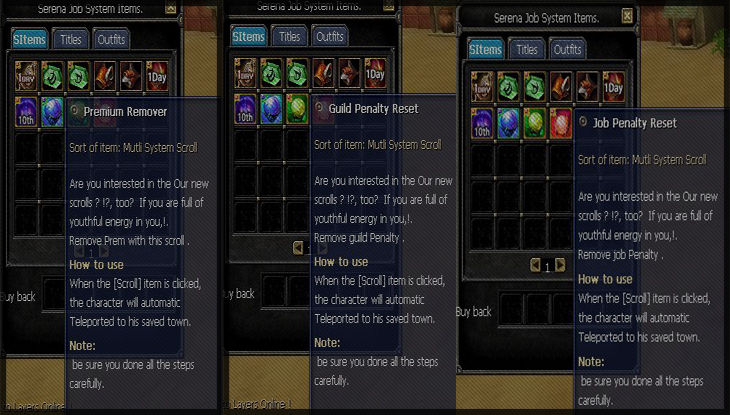Screen dimensions: 730x415
Task: Pick the 1Day item in Job Penalty Reset window
Action: tap(613, 85)
